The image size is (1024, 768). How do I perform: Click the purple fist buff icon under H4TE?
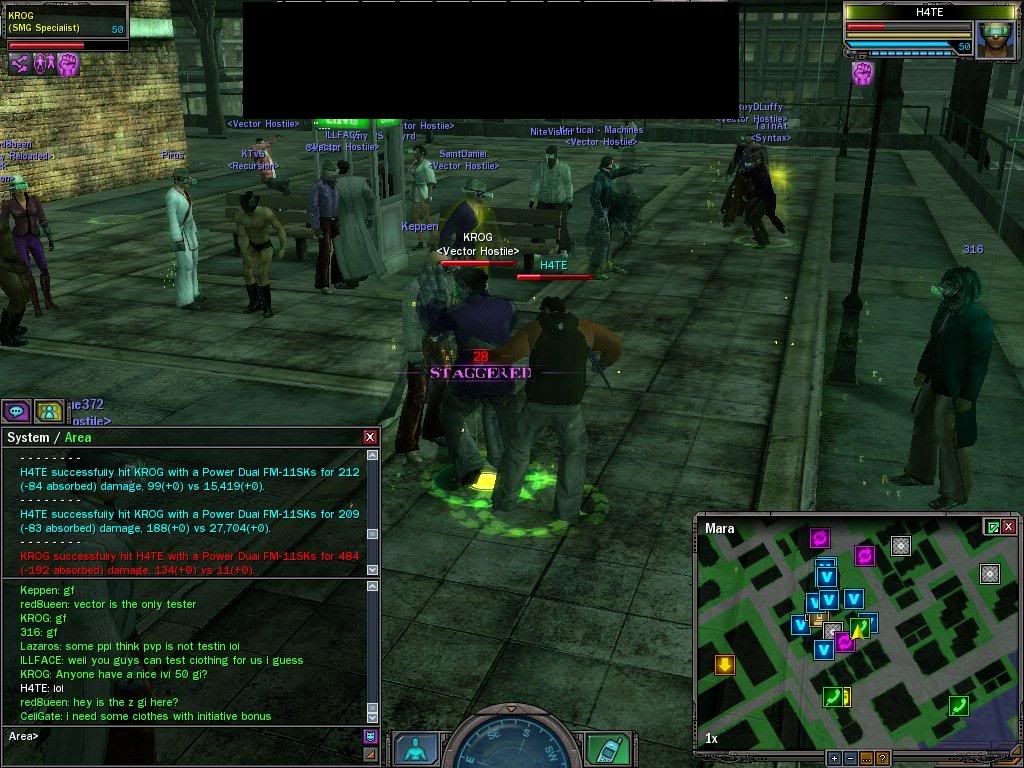[x=862, y=72]
